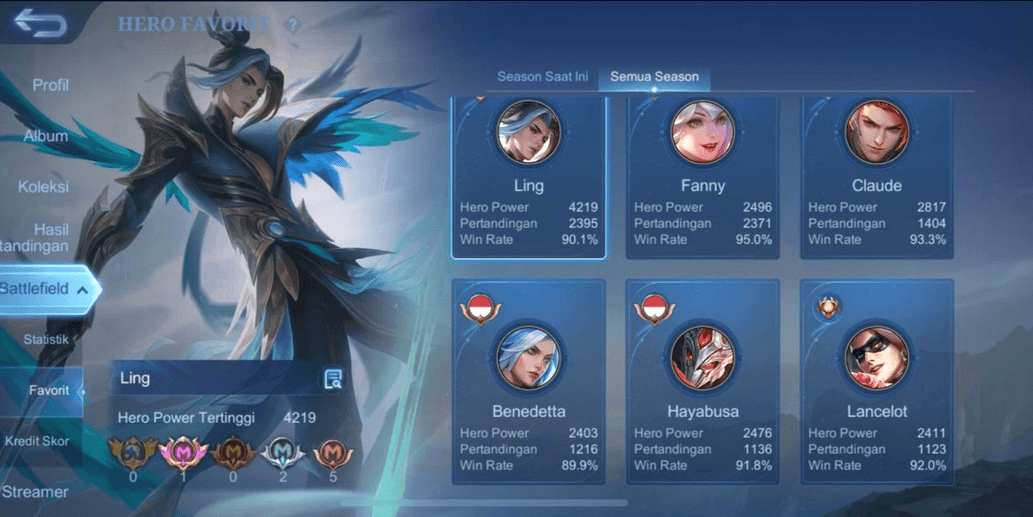The height and width of the screenshot is (517, 1033).
Task: Select the Hayabusa hero card
Action: coord(703,383)
